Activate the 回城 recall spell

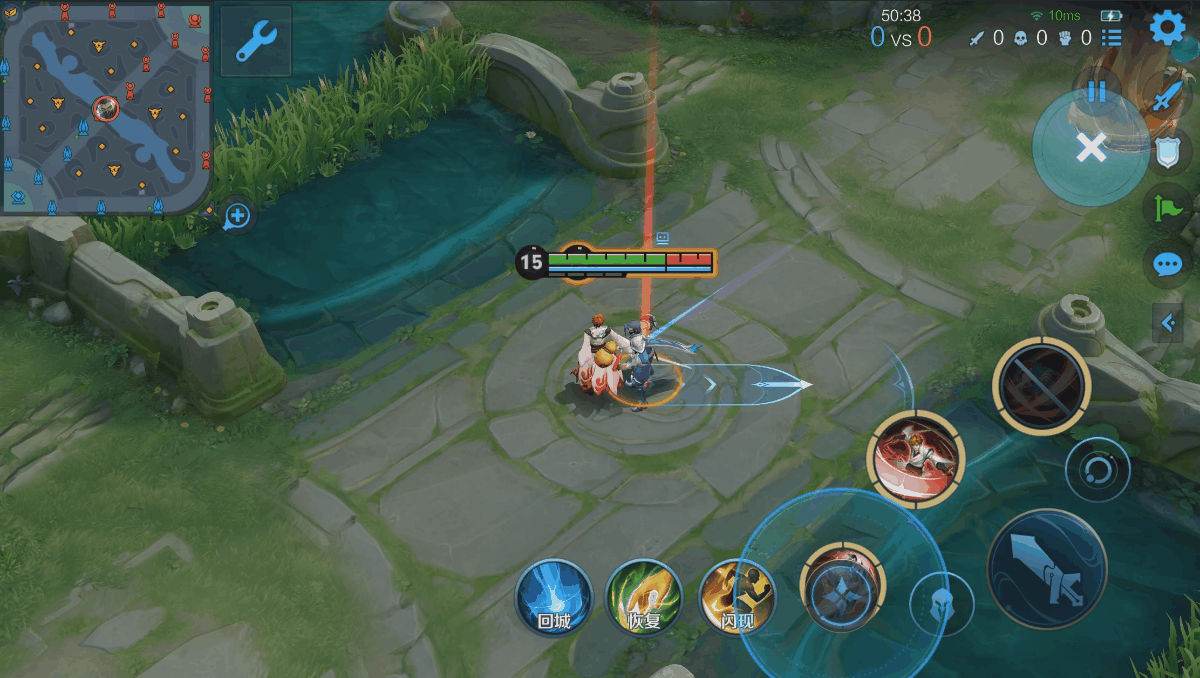click(x=554, y=598)
